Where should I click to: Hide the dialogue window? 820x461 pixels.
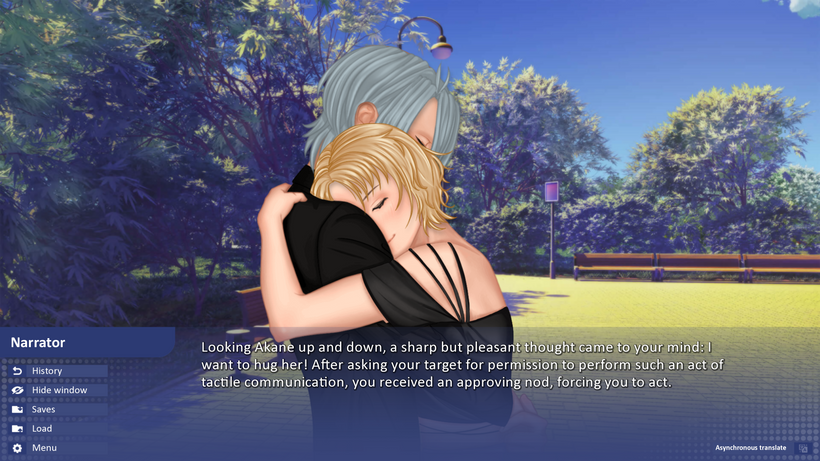click(x=58, y=390)
